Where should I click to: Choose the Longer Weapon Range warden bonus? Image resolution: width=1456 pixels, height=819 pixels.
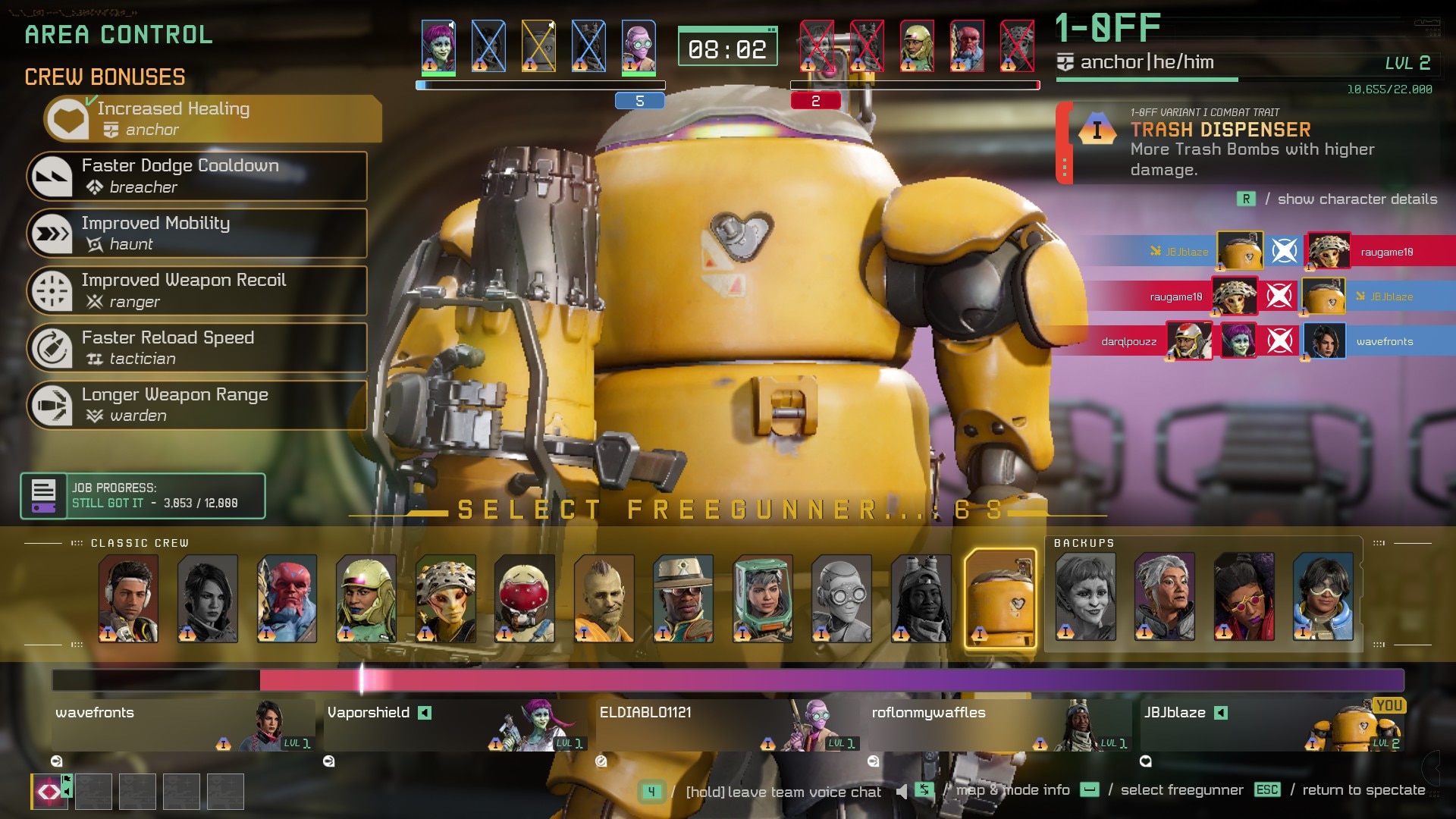pyautogui.click(x=197, y=405)
